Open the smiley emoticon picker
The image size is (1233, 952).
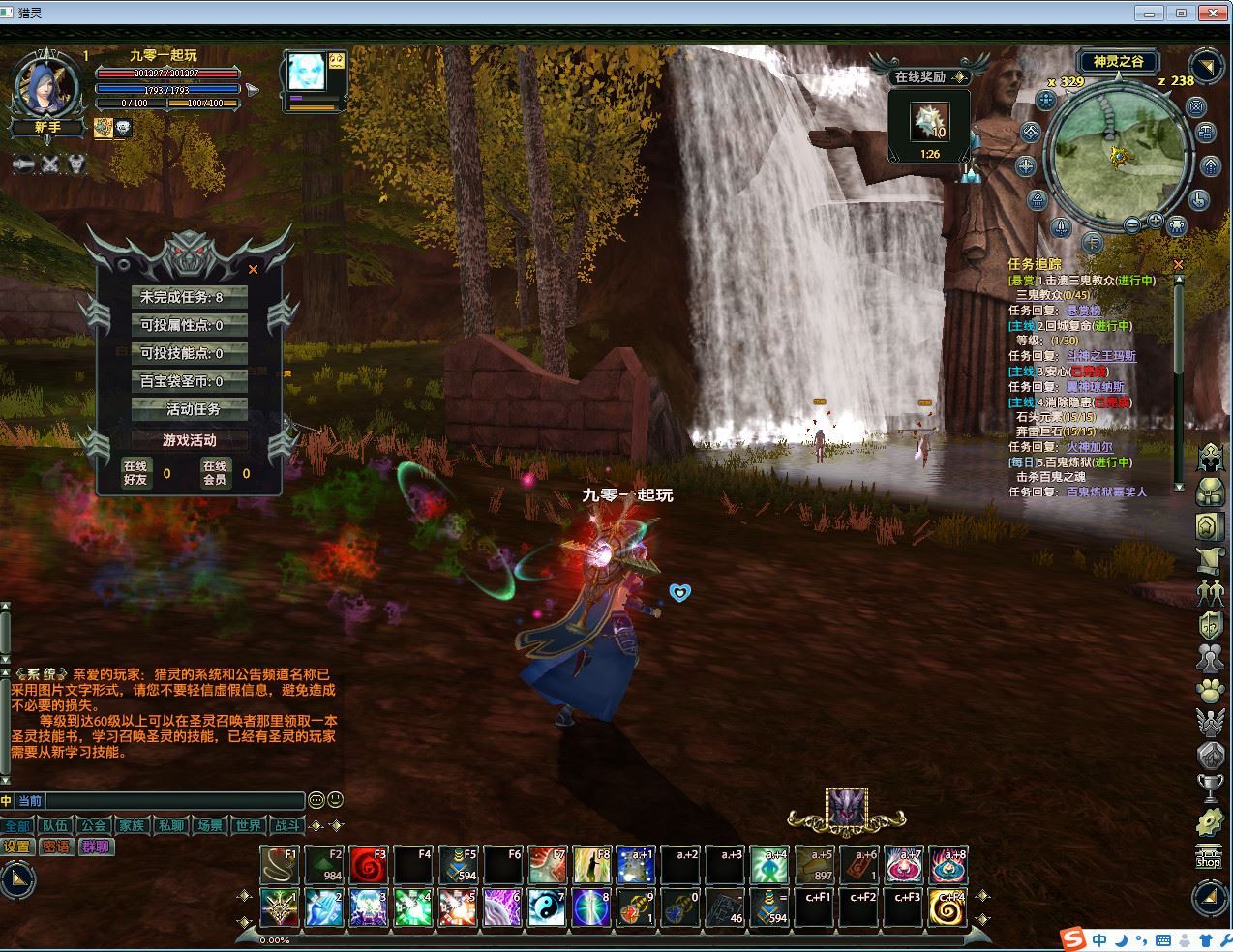tap(316, 800)
